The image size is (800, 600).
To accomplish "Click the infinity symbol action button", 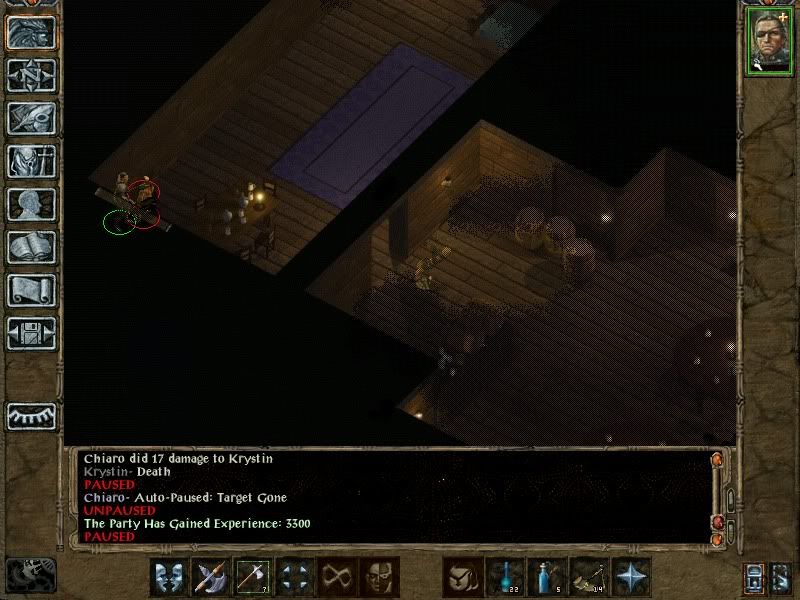I will coord(337,577).
